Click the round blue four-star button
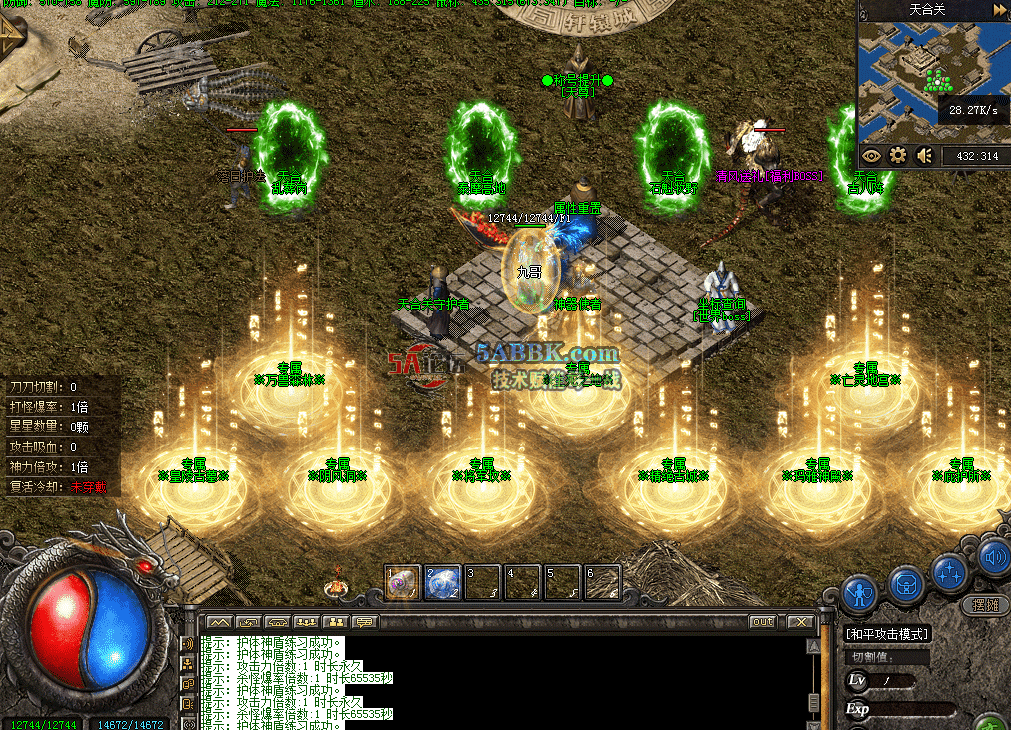Screen dimensions: 1011x730 (x=949, y=572)
